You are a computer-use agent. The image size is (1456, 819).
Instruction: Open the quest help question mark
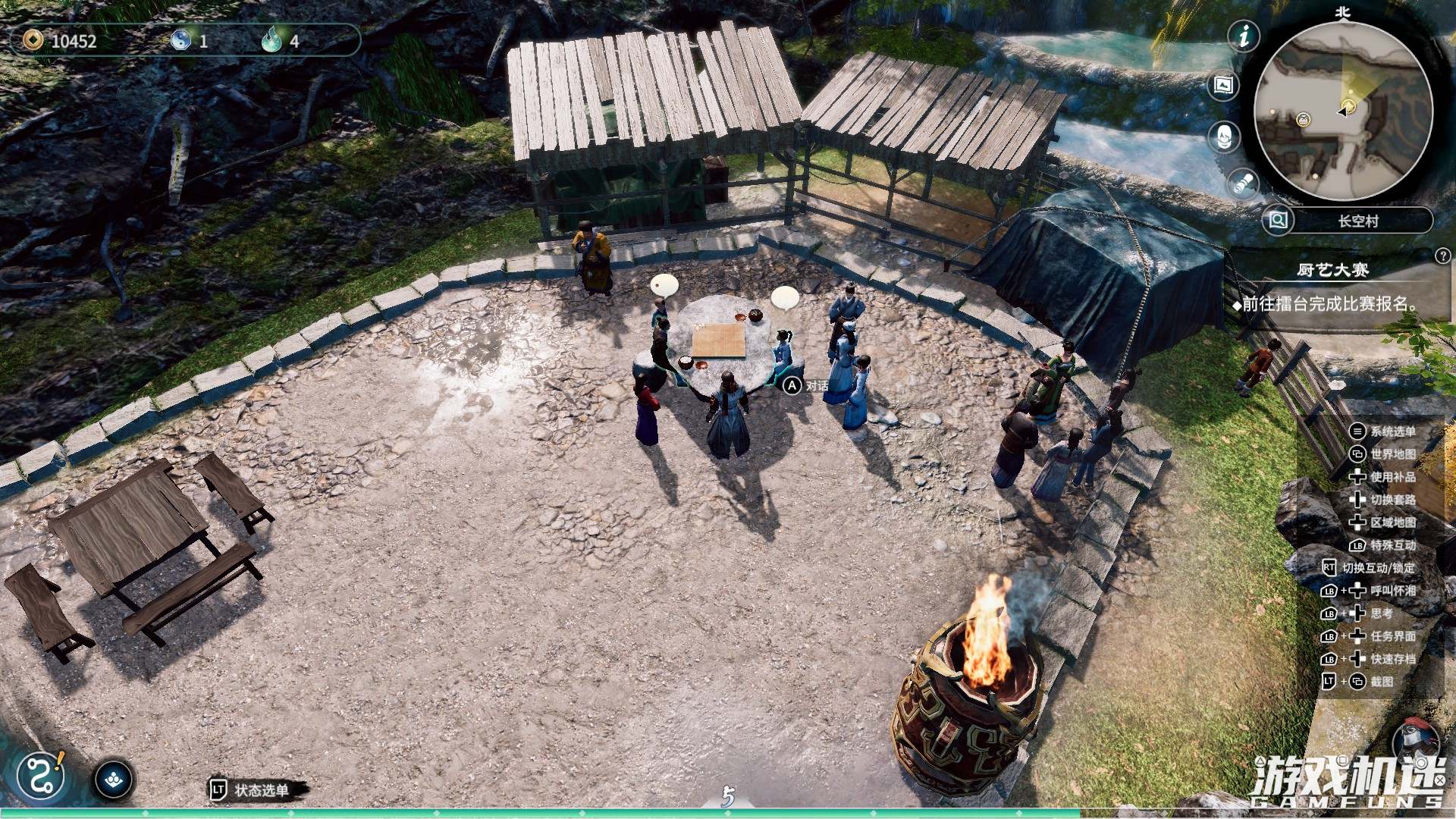(1442, 256)
